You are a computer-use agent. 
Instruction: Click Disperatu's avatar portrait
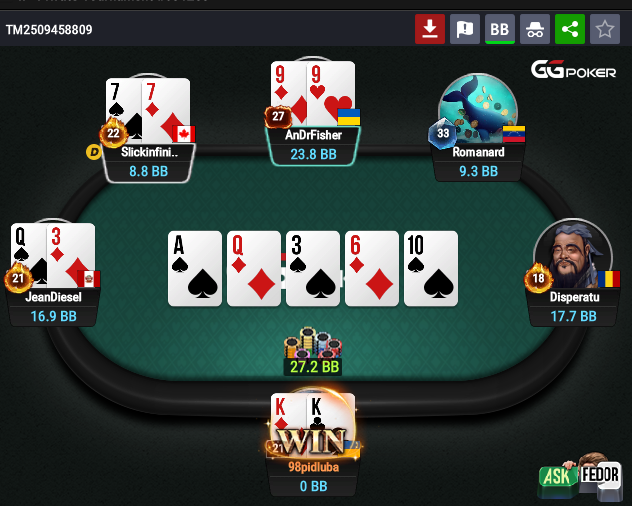[x=572, y=257]
